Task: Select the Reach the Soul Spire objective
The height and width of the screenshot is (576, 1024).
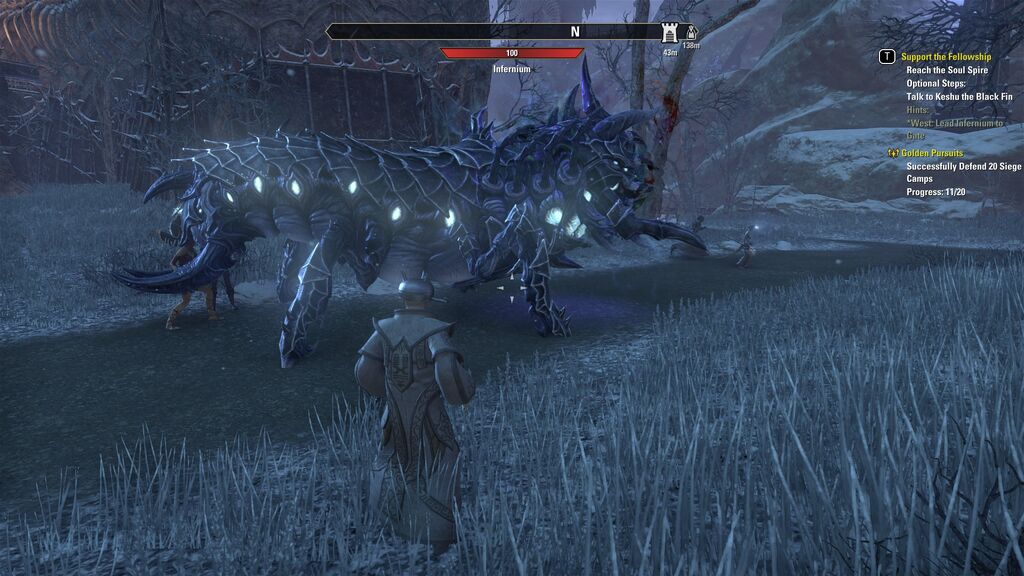Action: click(946, 70)
